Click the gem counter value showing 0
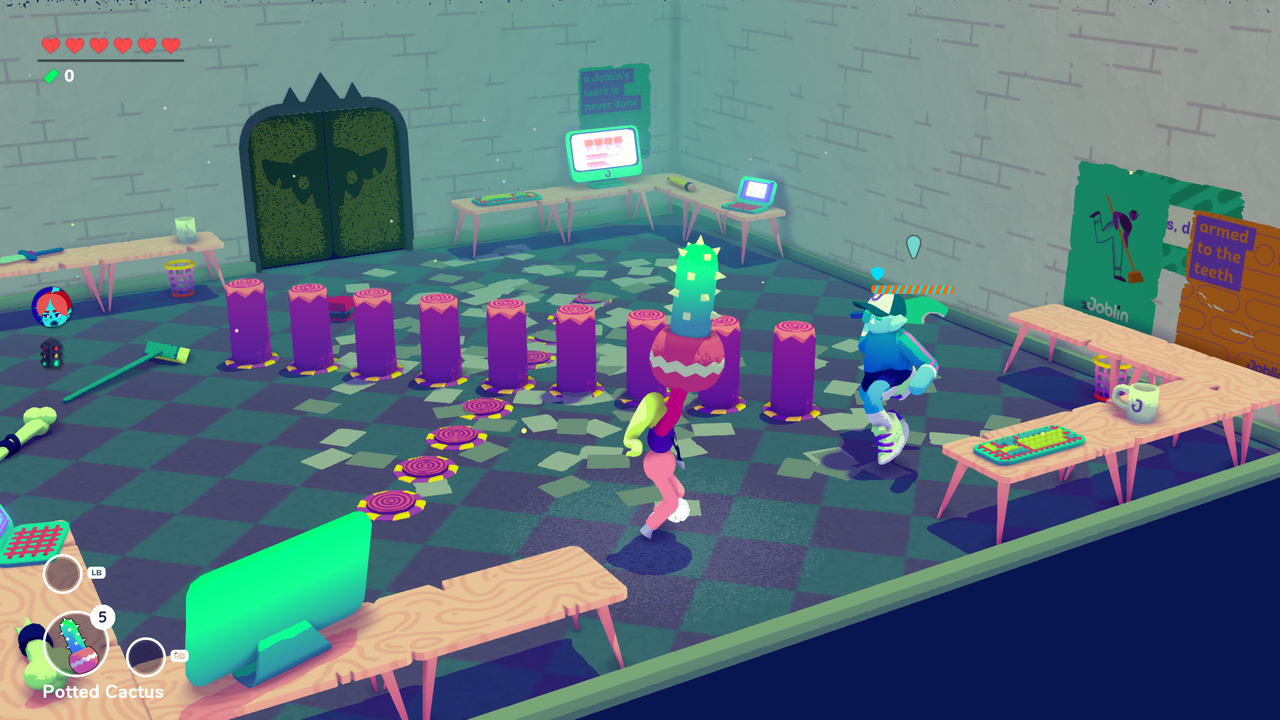This screenshot has height=720, width=1280. pos(68,75)
